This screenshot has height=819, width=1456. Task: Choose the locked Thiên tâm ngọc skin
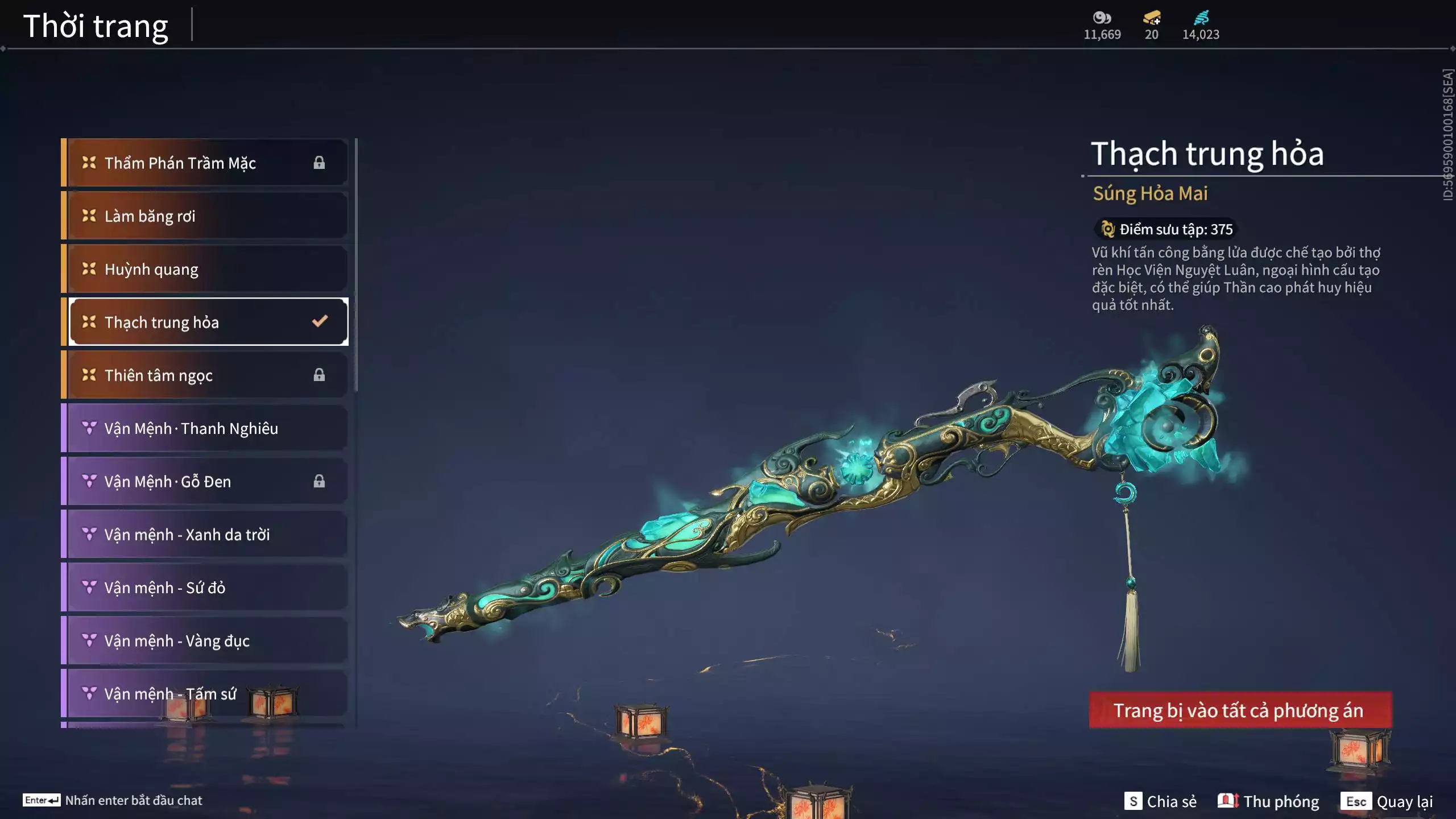point(205,375)
